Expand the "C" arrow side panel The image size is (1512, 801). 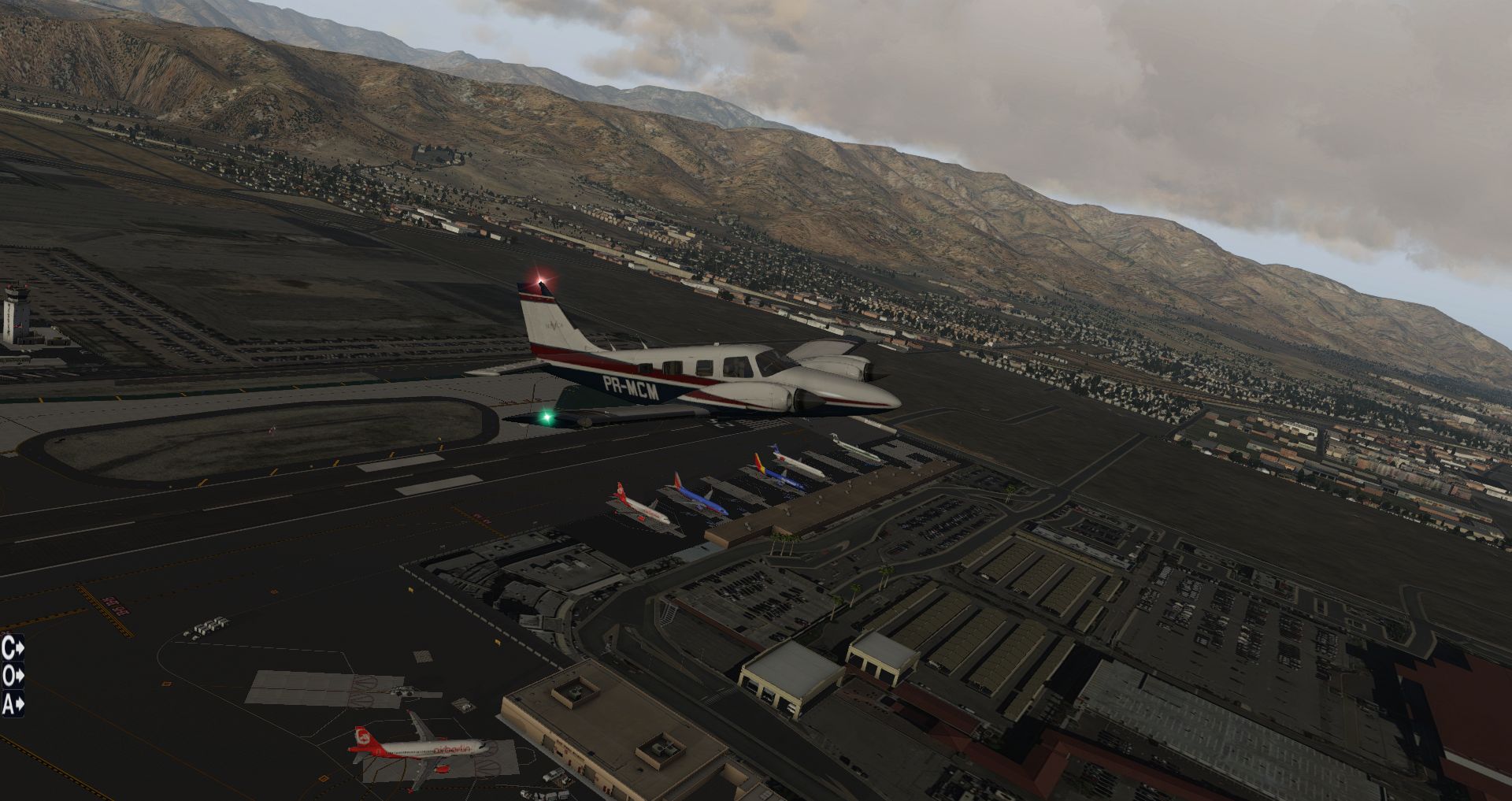point(13,648)
